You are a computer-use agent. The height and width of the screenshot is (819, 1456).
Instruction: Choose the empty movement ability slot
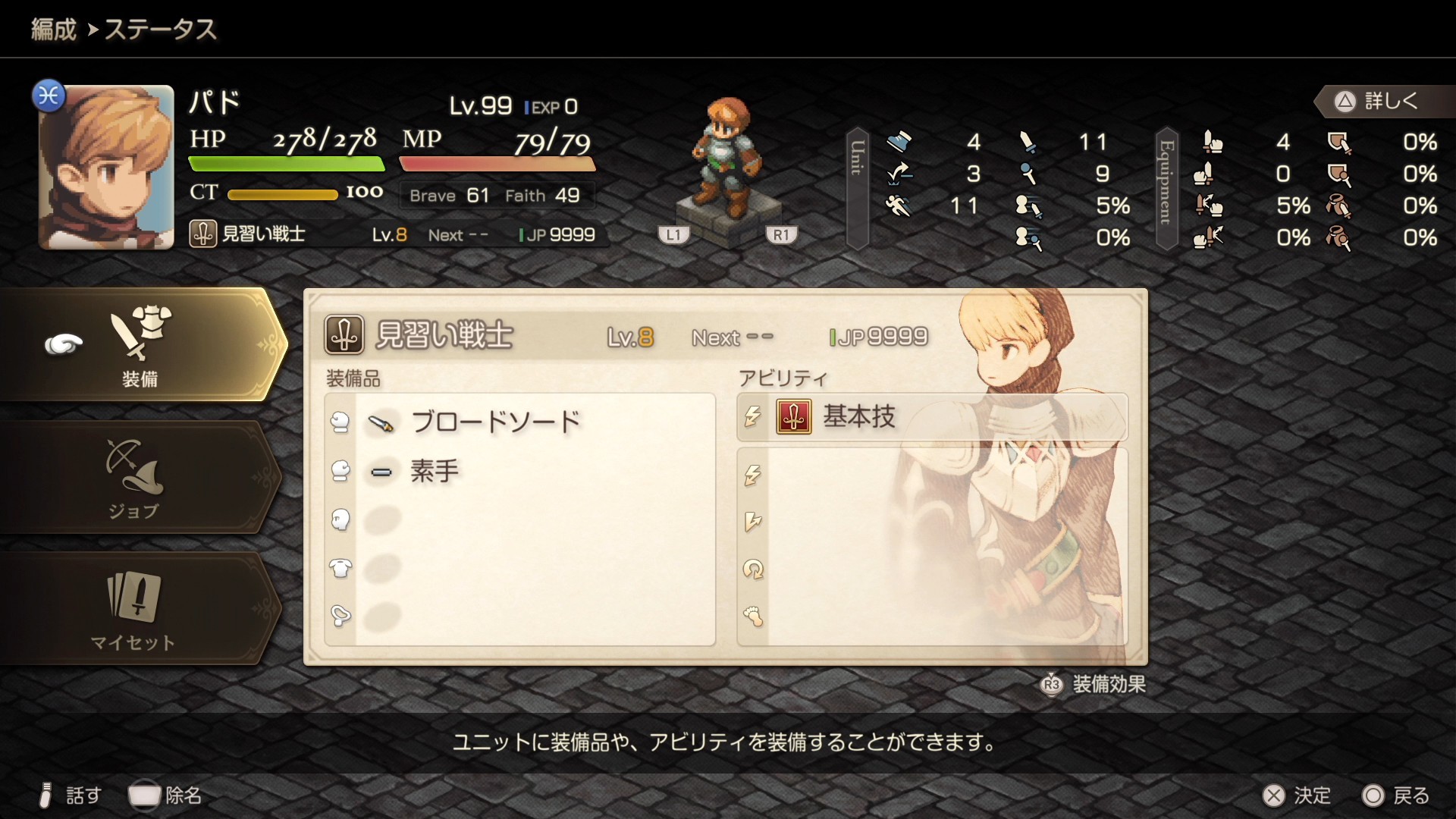coord(931,616)
